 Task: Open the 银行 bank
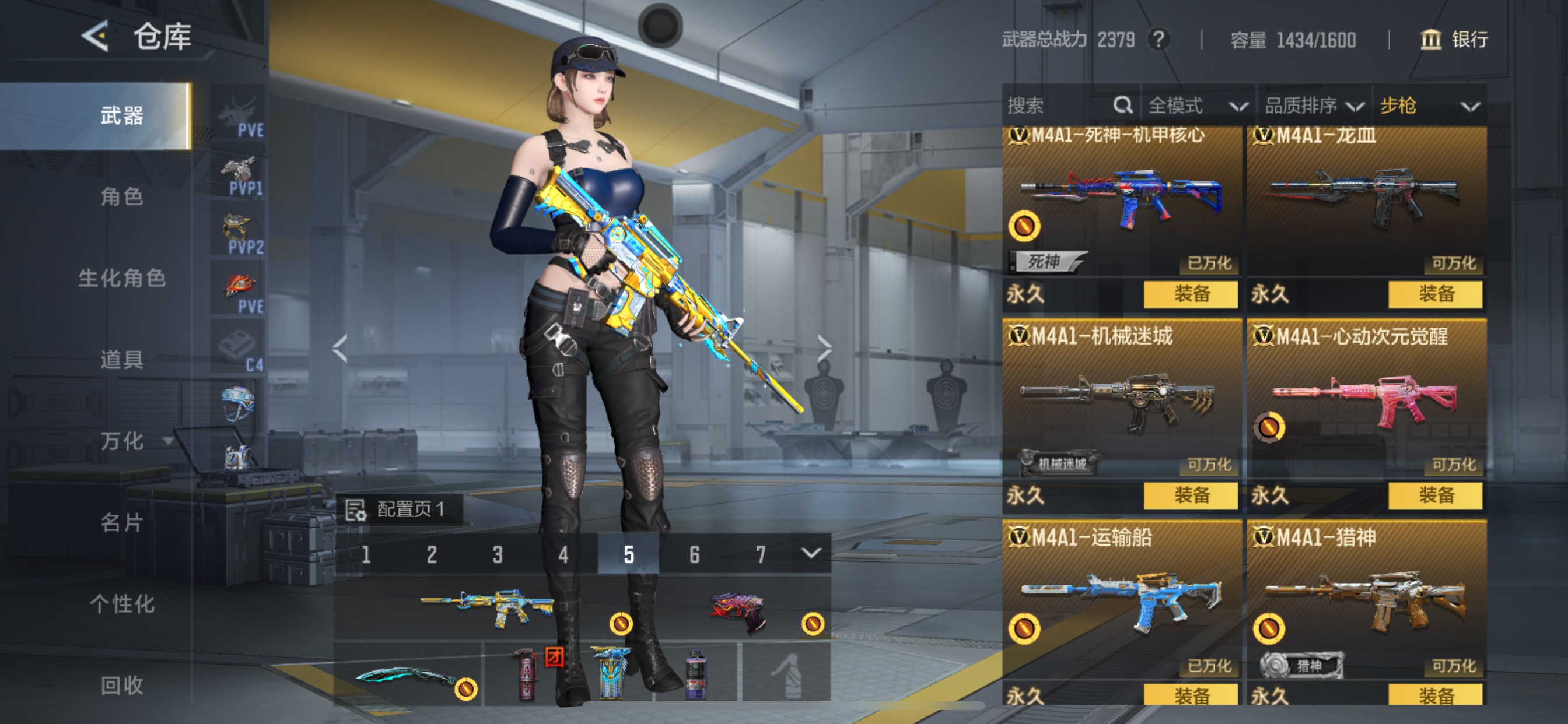coord(1454,40)
